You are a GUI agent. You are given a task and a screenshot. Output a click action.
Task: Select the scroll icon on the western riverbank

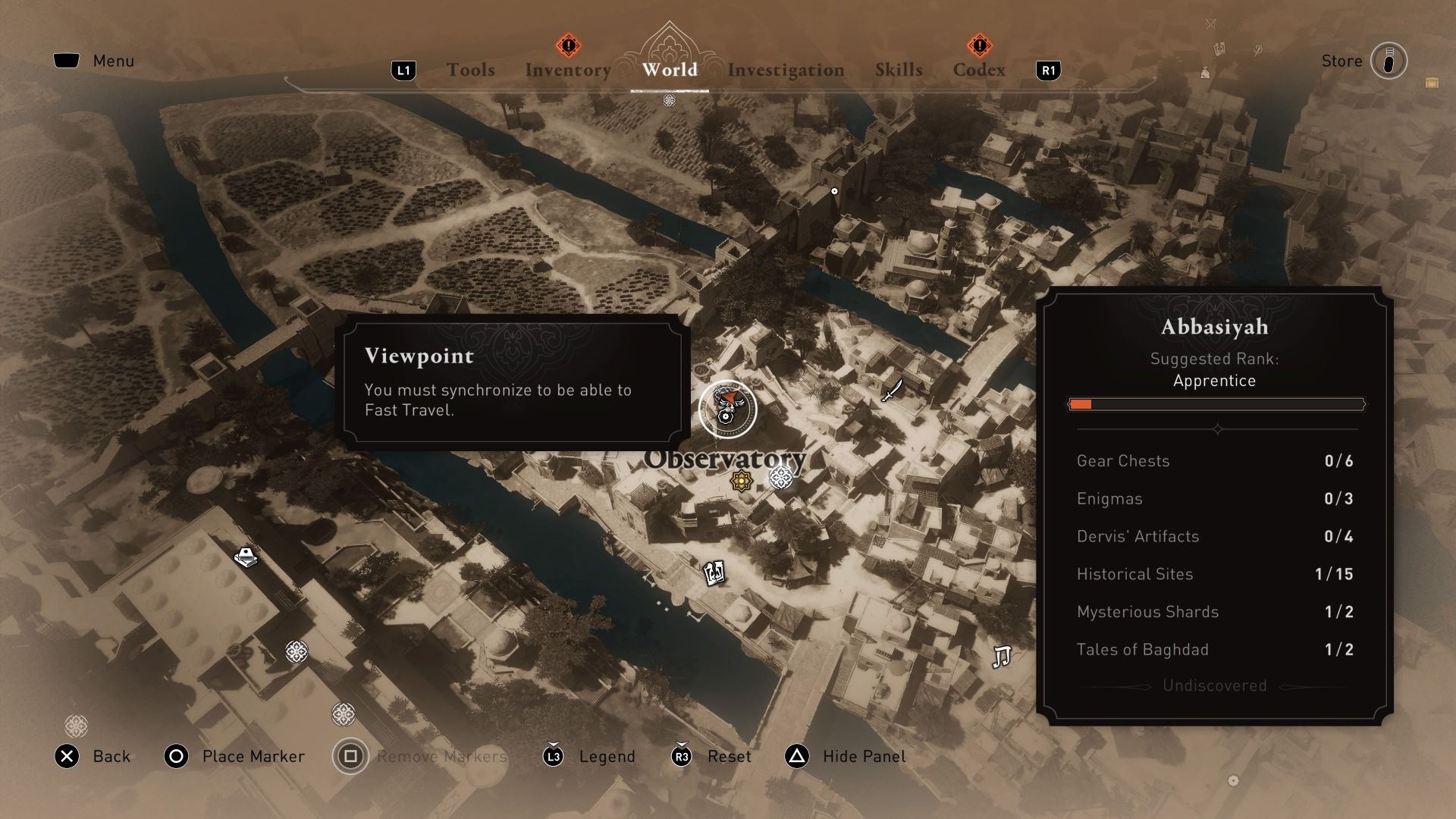click(245, 556)
